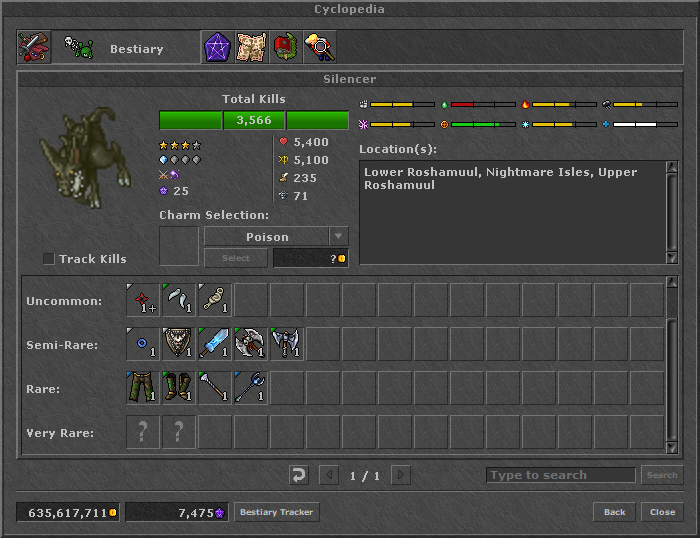Select the double-bladed axe loot slot
This screenshot has width=700, height=538.
click(x=287, y=344)
